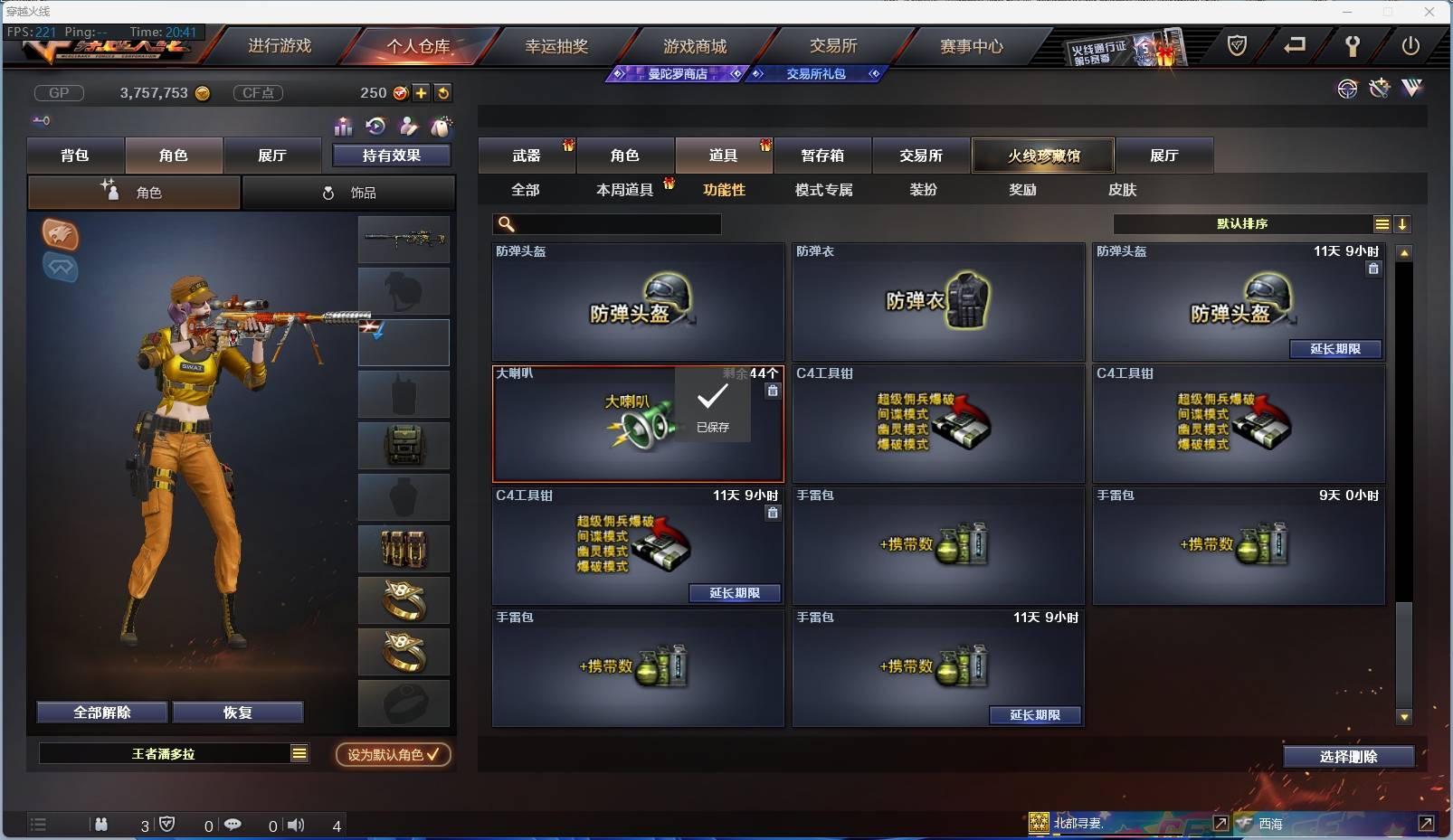Screen dimensions: 1453x840
Task: Open the 火线珍藏馆 collection tab
Action: click(x=1044, y=155)
